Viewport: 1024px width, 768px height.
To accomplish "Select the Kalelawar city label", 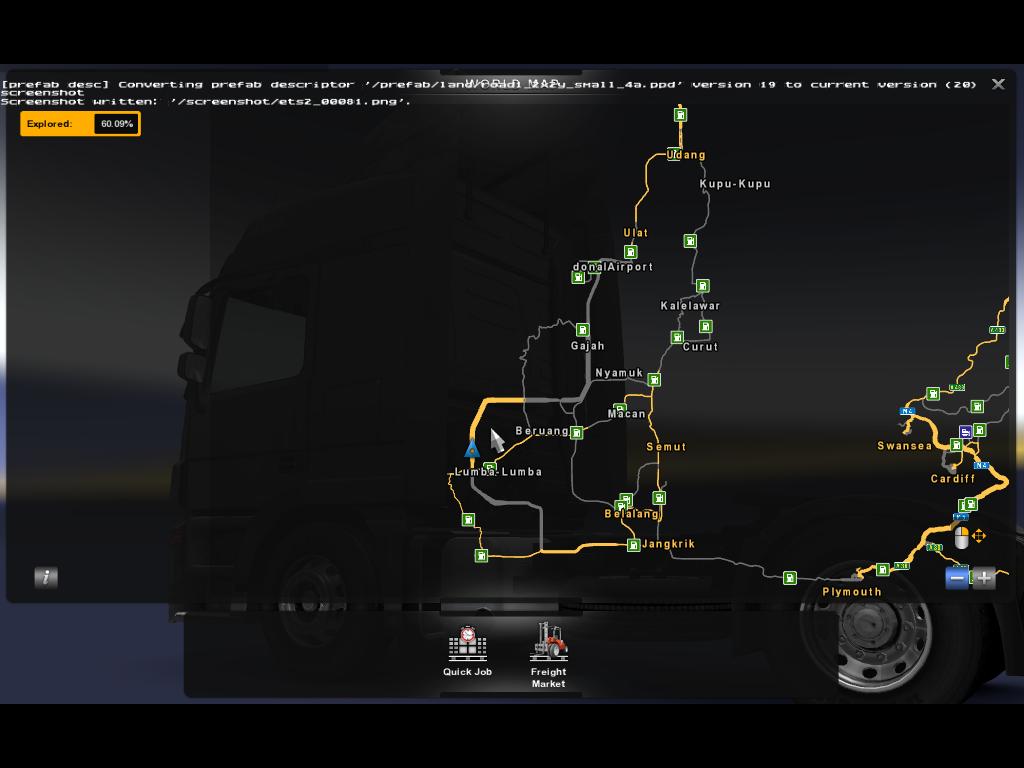I will tap(690, 306).
